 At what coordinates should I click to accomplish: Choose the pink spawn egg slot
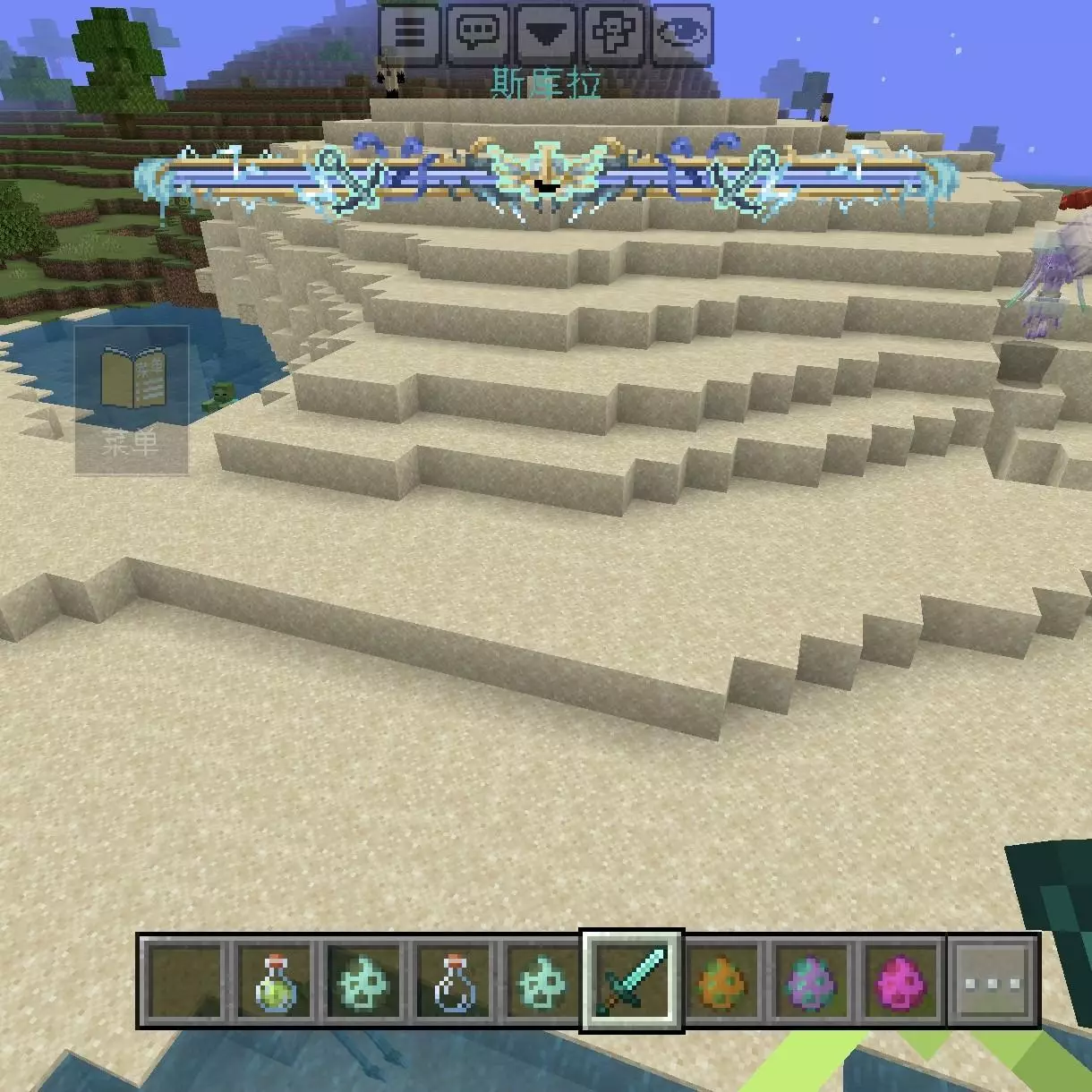point(900,981)
